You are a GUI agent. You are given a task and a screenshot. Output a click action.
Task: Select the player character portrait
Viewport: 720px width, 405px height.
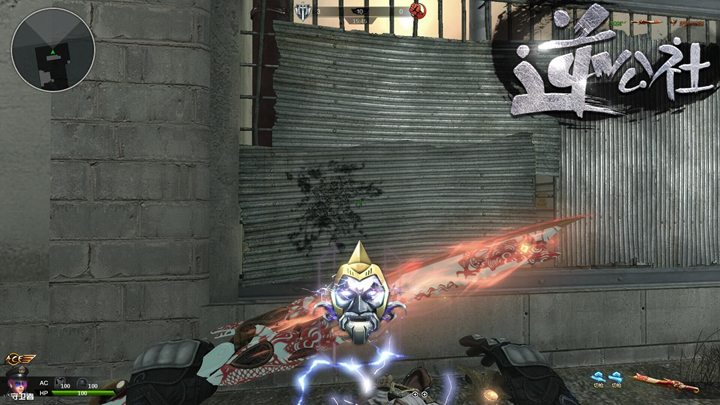pos(17,383)
